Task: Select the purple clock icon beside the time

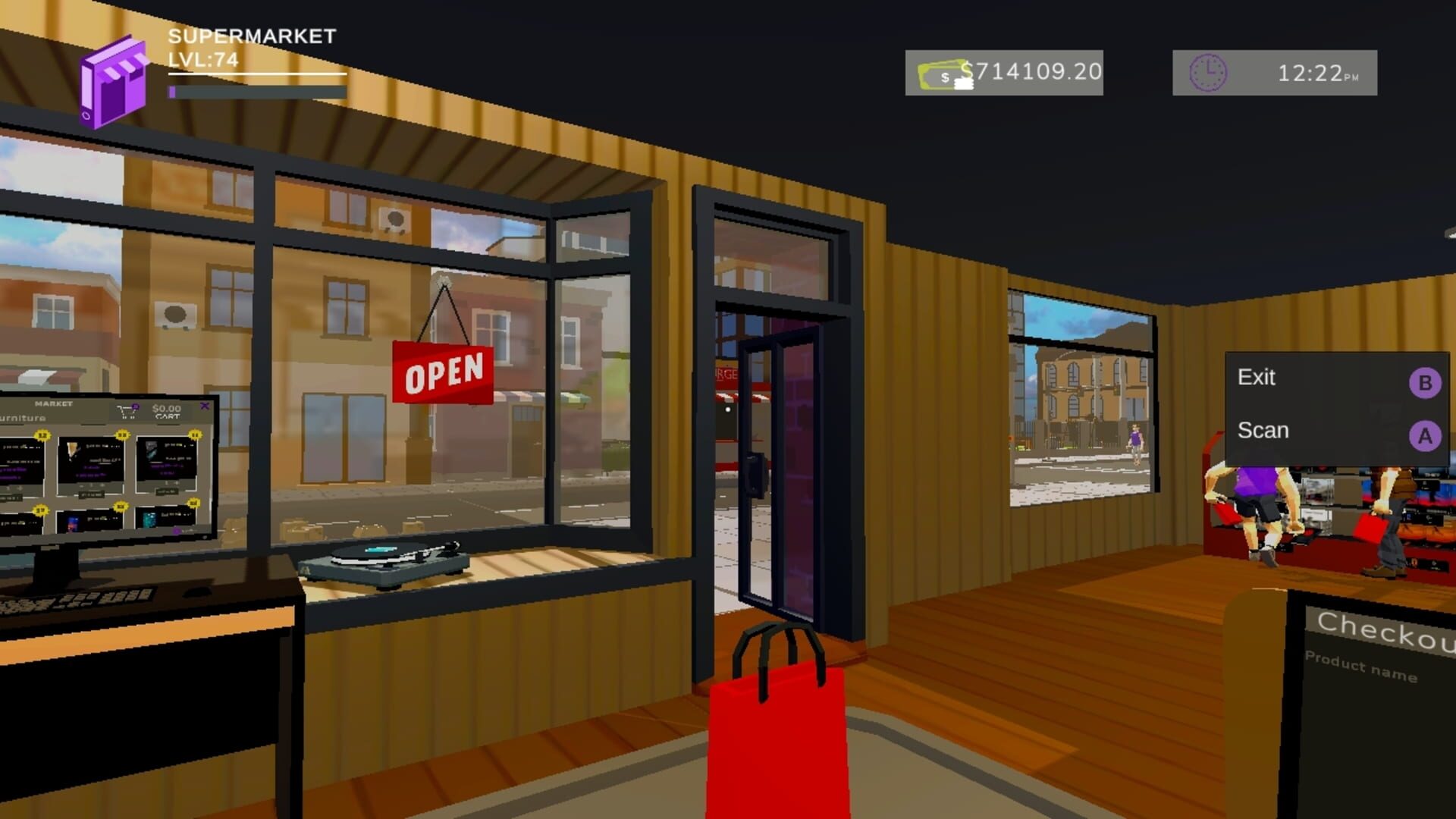Action: click(1209, 74)
